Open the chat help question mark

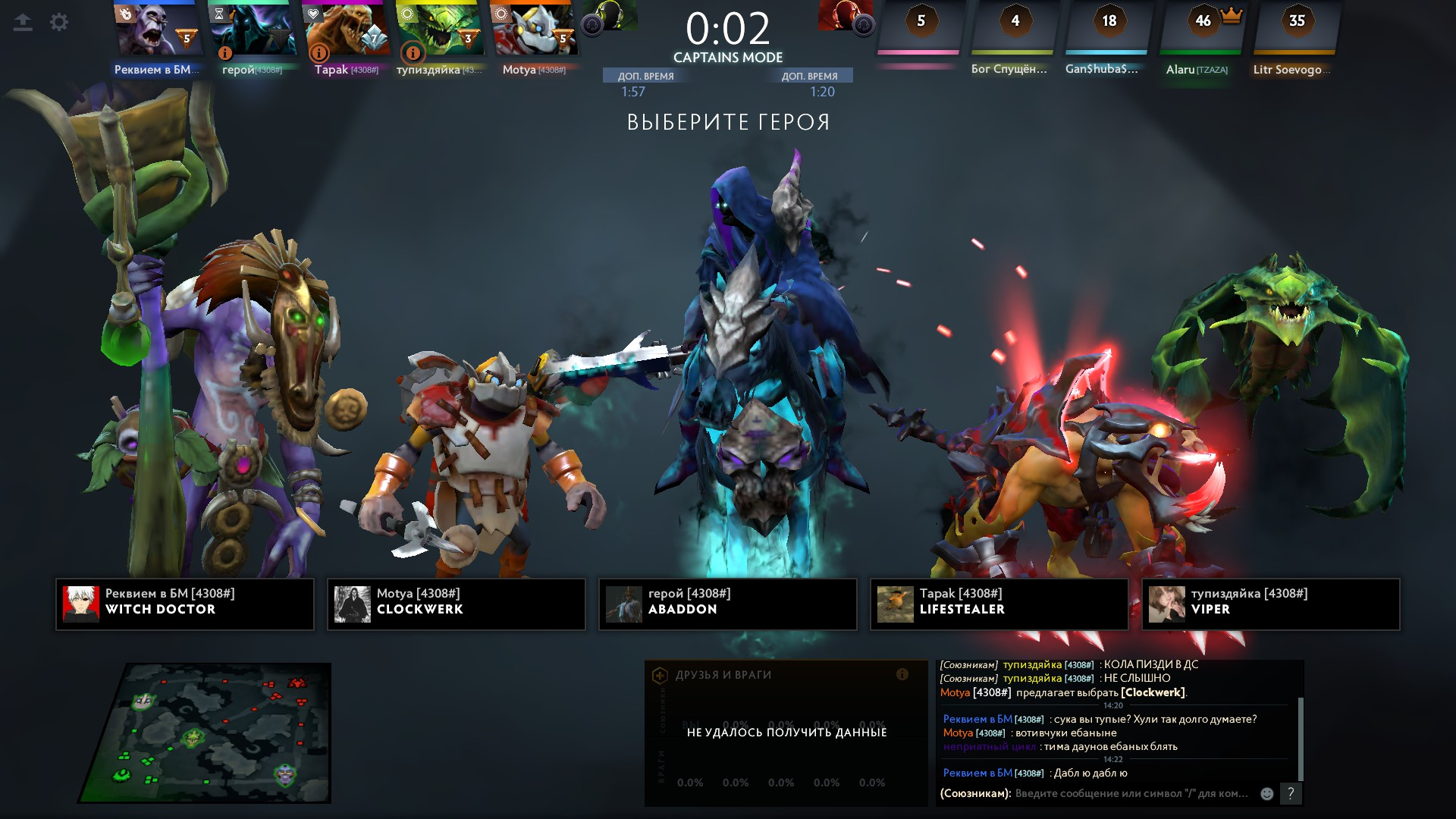[1291, 793]
